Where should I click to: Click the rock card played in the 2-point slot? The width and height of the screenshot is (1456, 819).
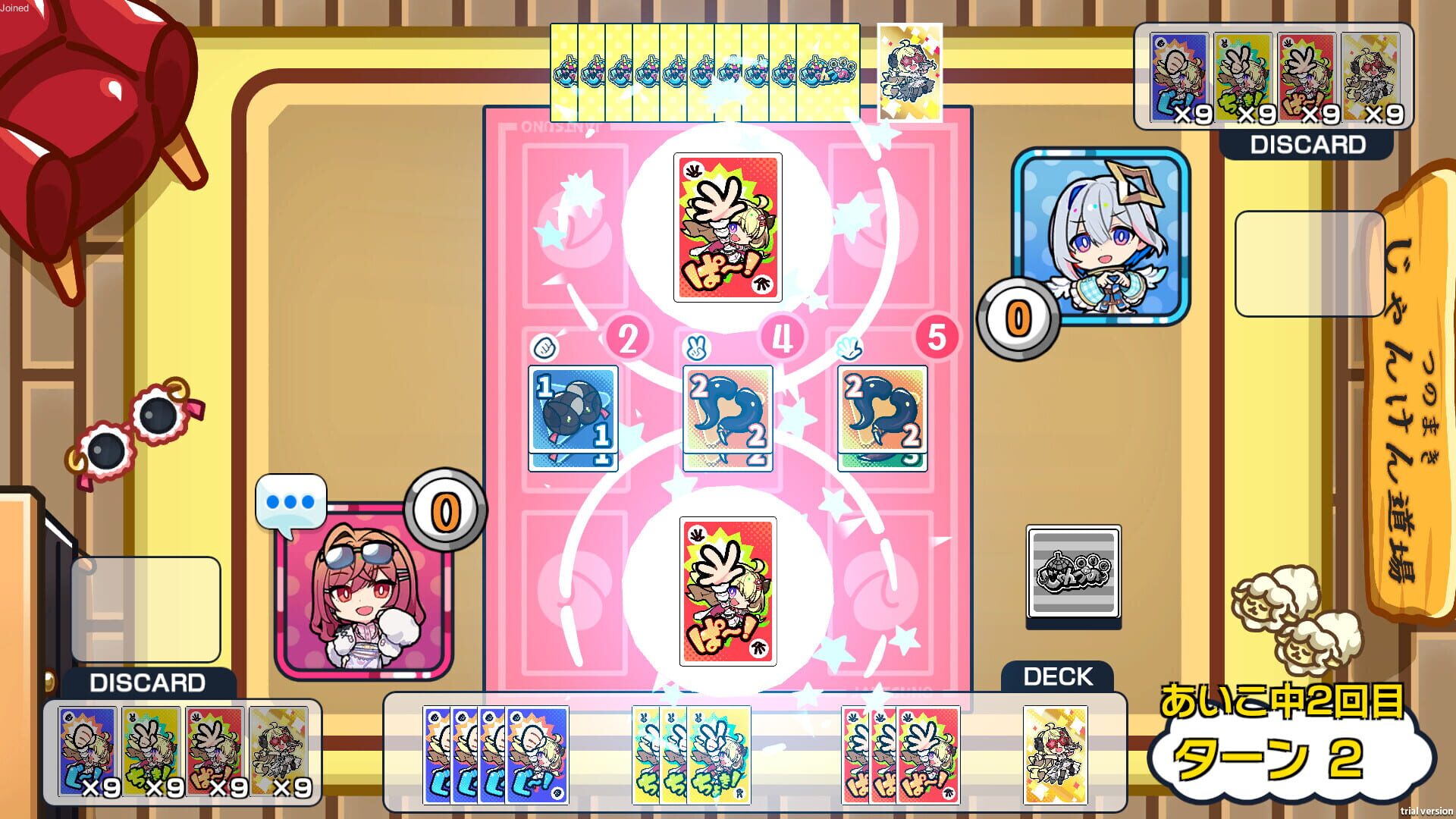click(573, 416)
